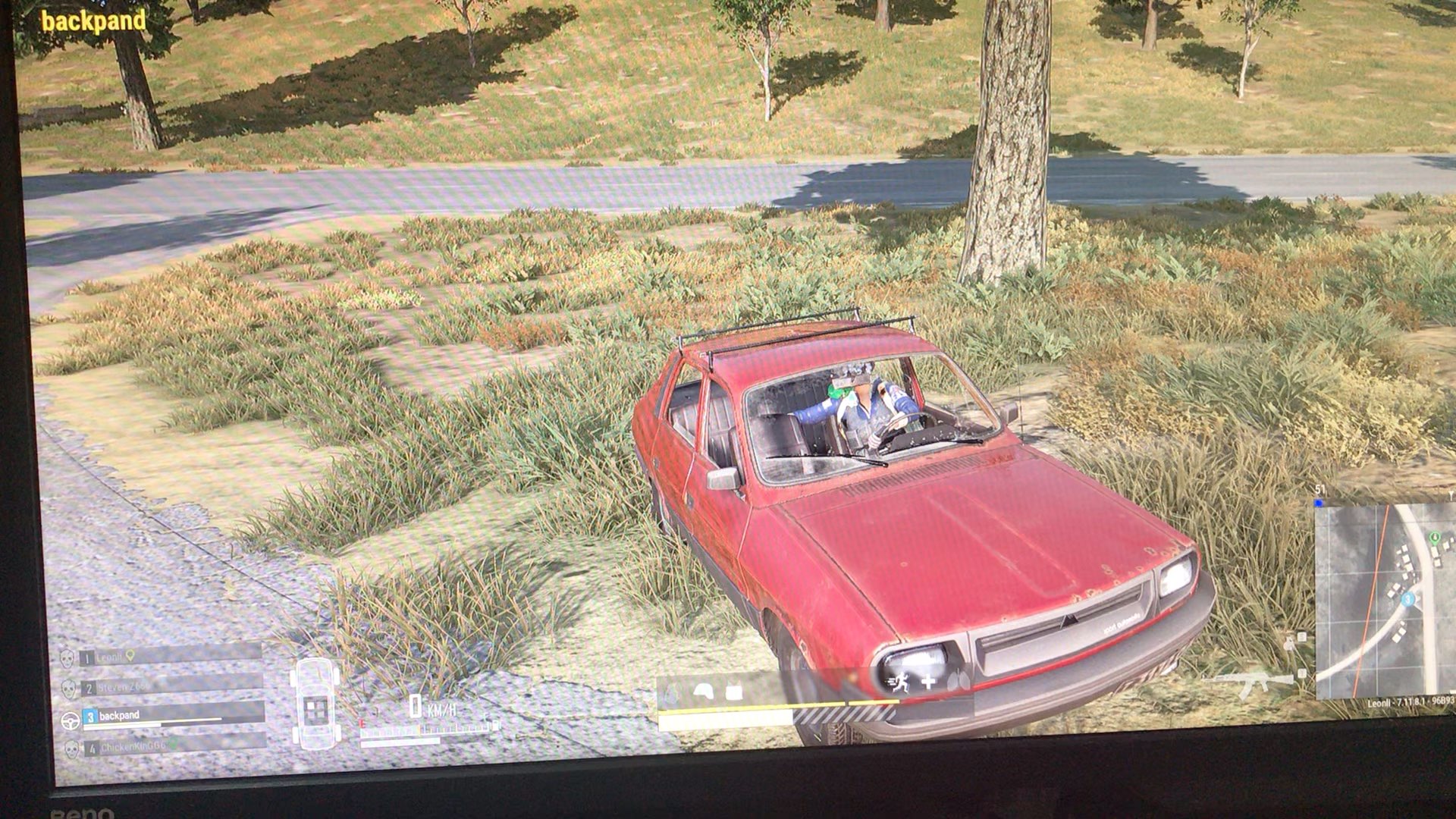Open the minimap

tap(1384, 599)
